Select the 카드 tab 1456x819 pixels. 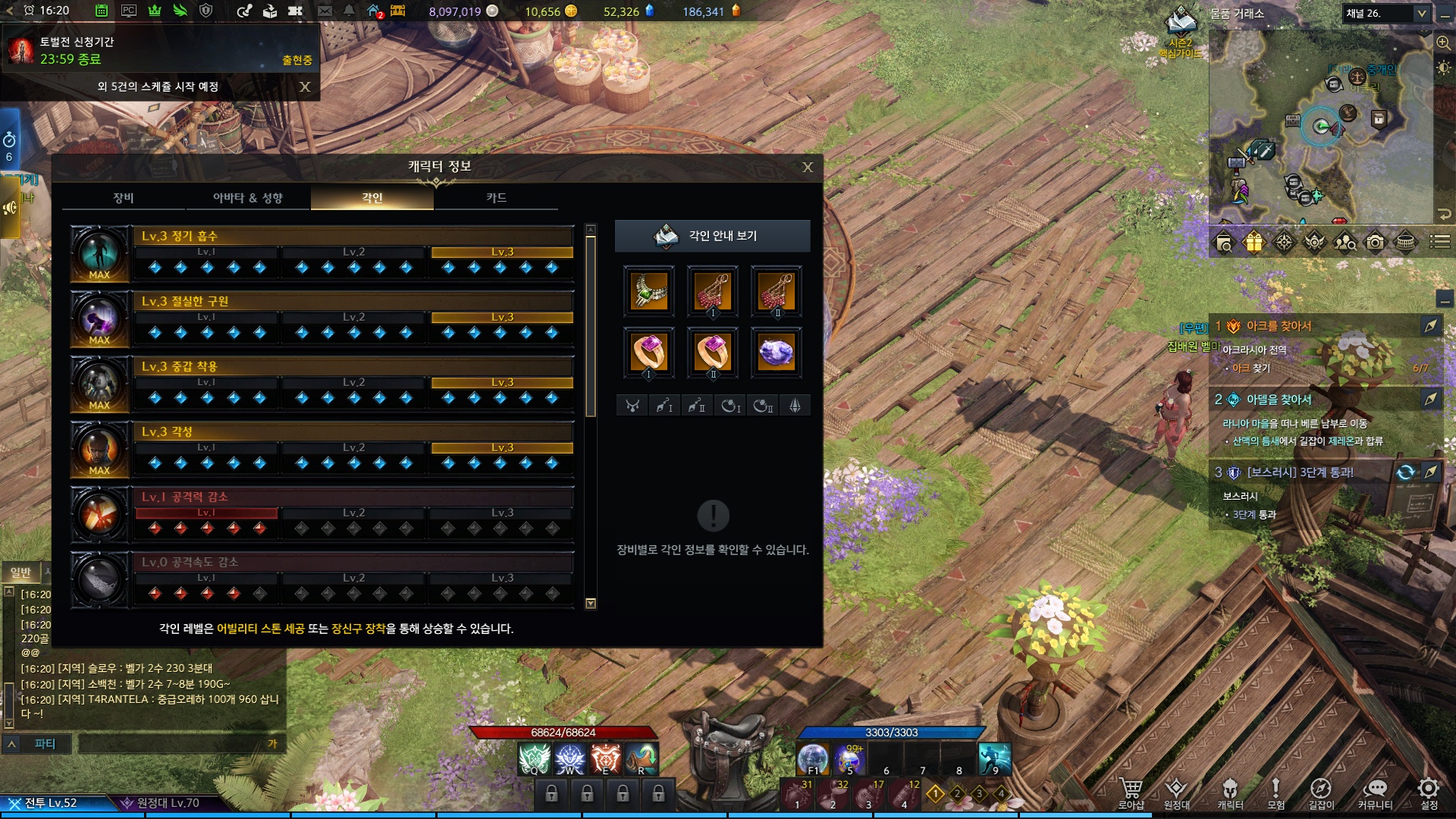click(x=496, y=198)
